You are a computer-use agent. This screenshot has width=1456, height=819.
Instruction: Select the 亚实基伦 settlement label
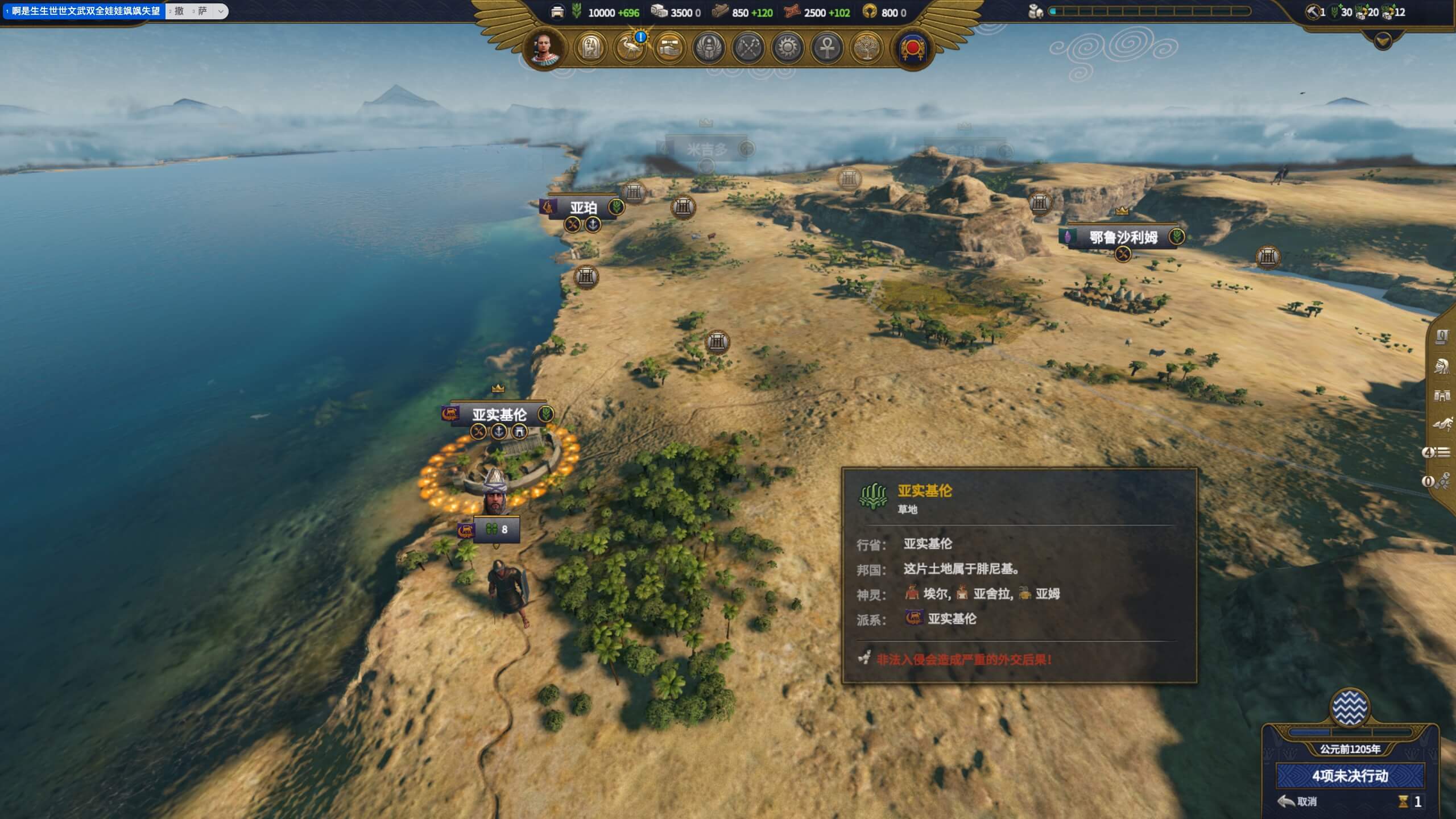click(x=499, y=415)
